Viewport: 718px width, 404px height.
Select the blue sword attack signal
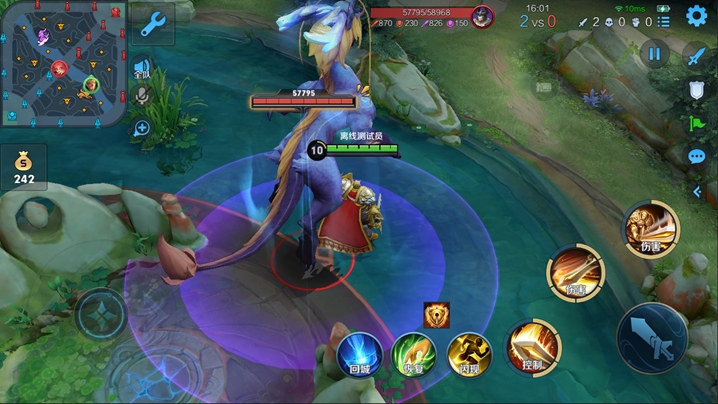[x=696, y=56]
